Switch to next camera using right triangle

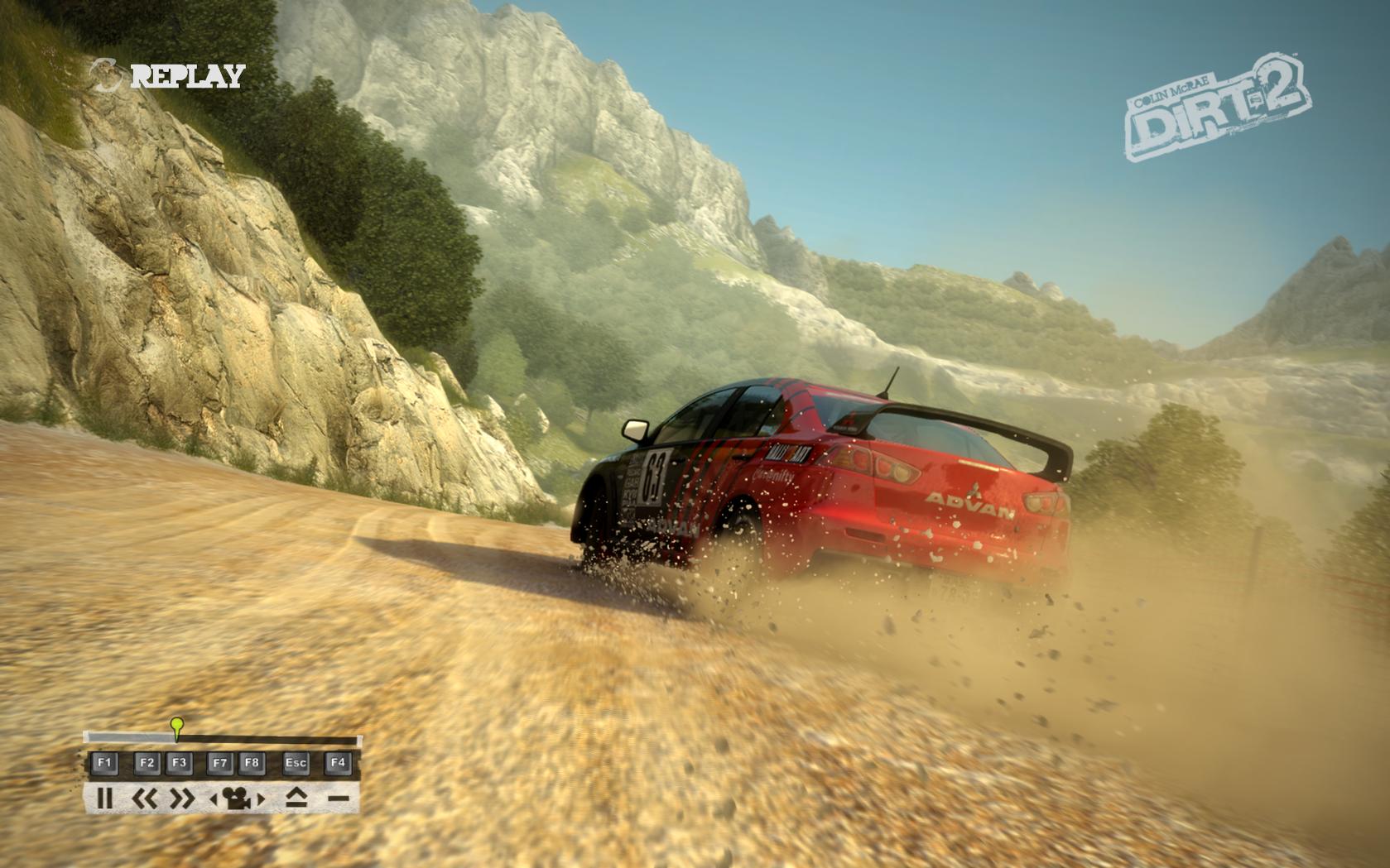[x=261, y=799]
